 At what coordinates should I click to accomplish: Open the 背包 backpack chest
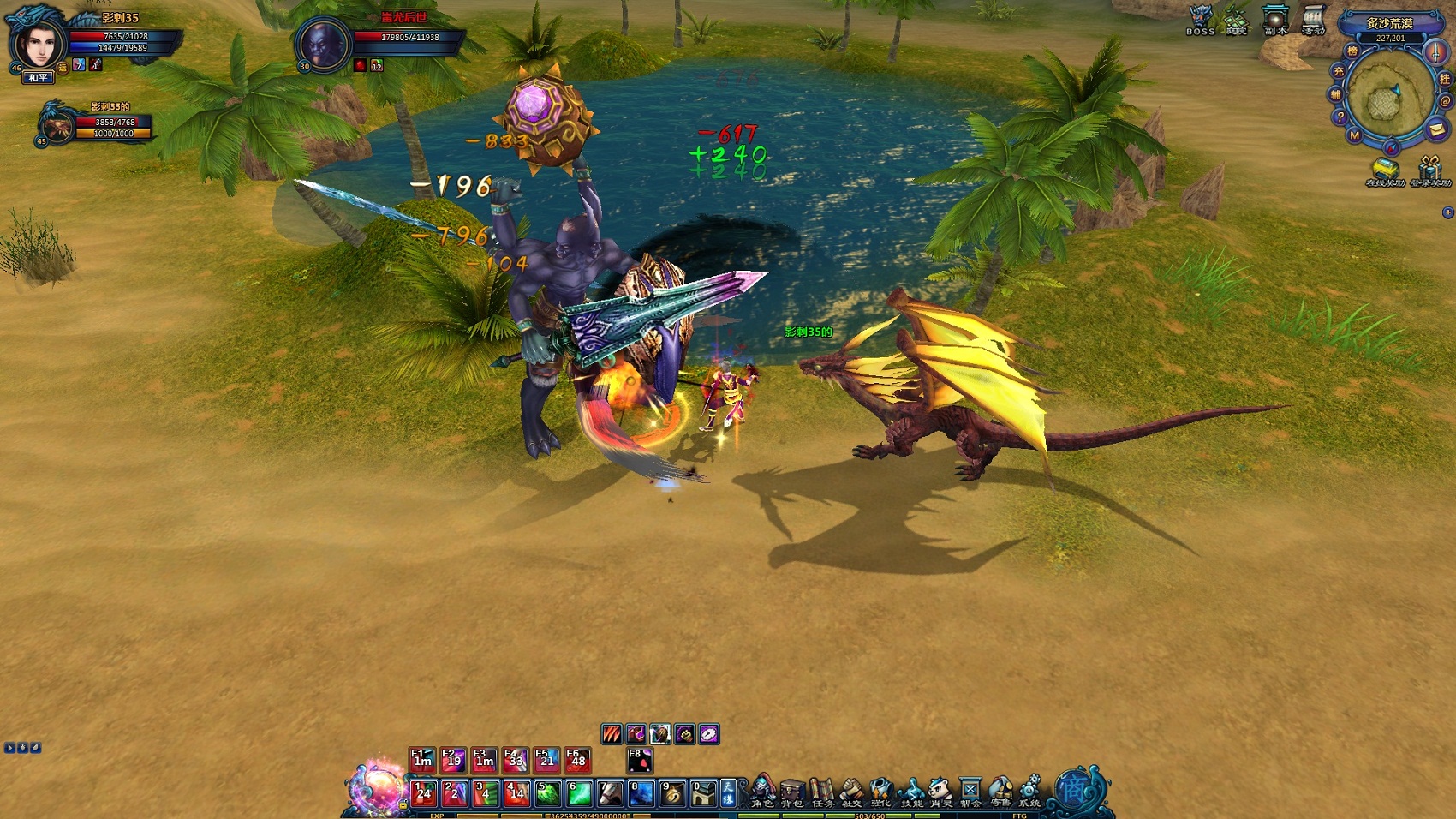(792, 792)
